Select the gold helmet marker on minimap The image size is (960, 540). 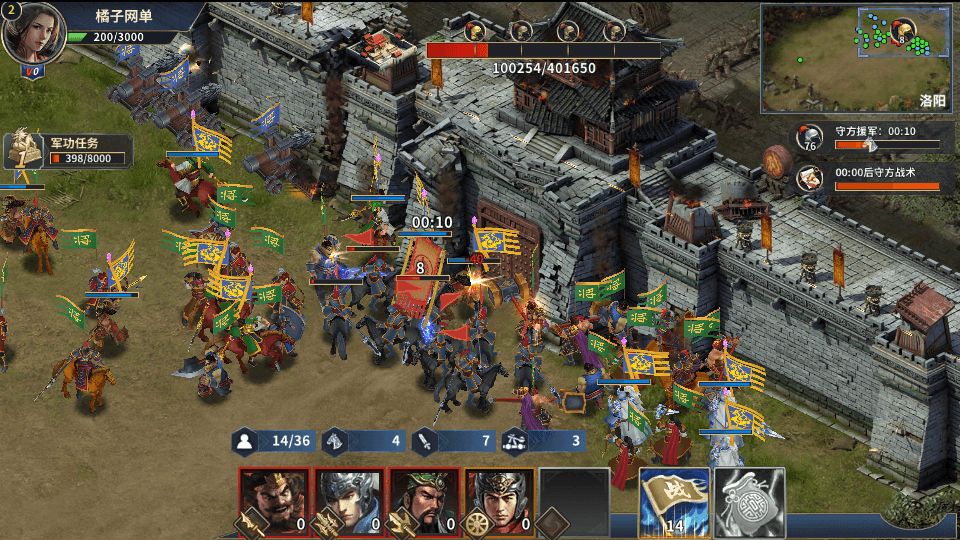coord(903,30)
